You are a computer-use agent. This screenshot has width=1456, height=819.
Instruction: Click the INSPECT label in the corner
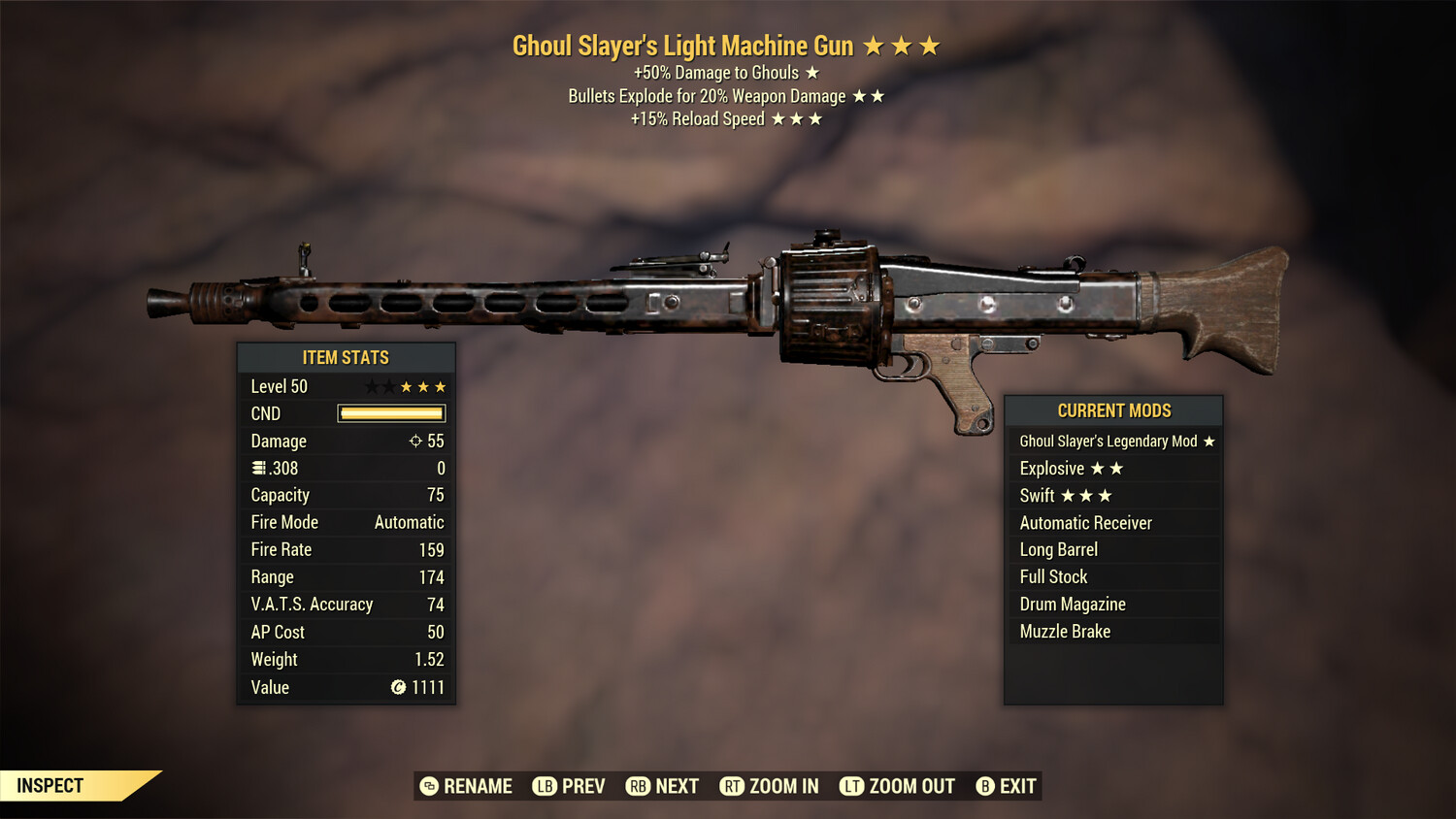[50, 785]
